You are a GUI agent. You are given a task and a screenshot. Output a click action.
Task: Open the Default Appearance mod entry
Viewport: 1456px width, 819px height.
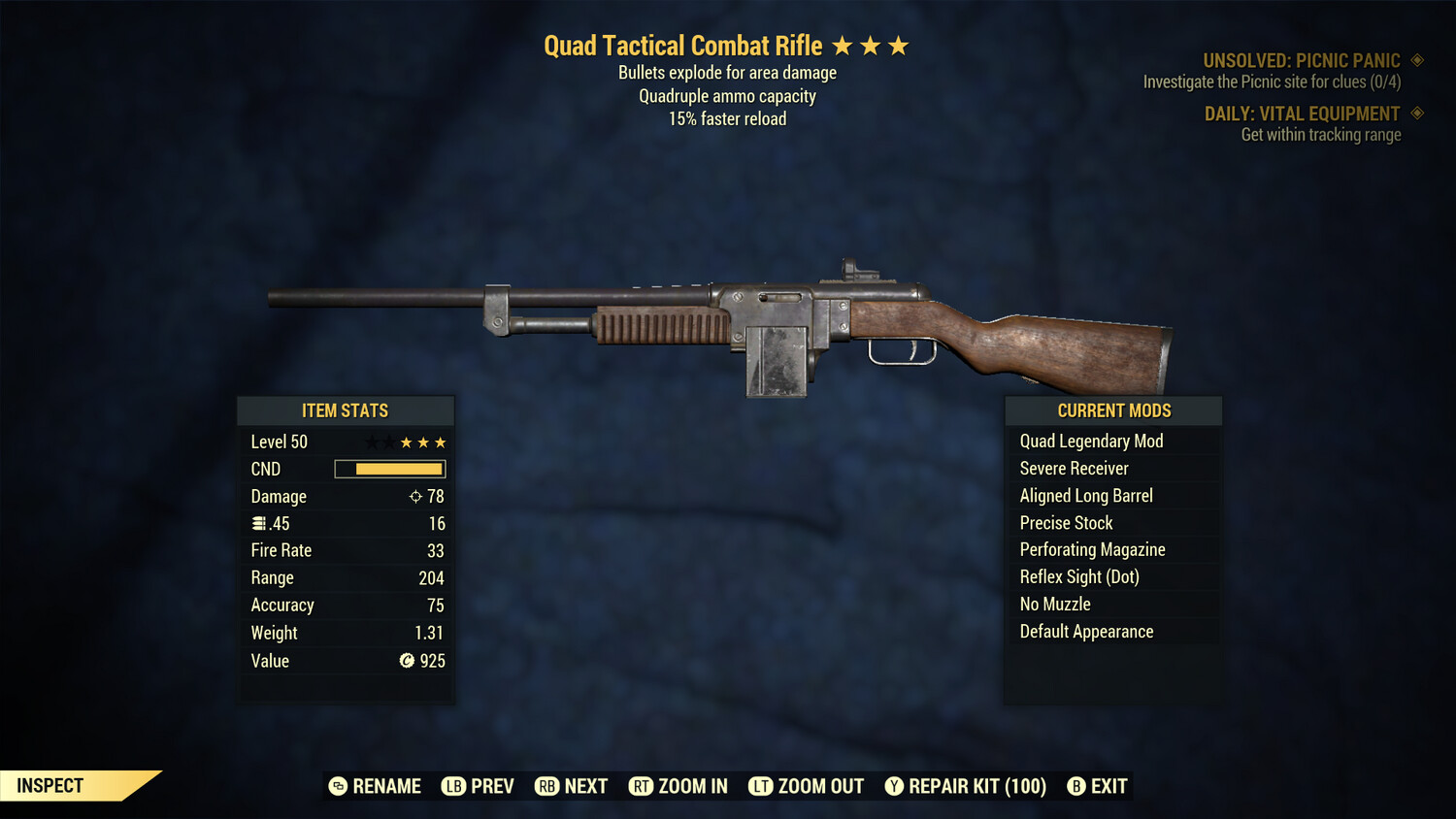(1086, 631)
